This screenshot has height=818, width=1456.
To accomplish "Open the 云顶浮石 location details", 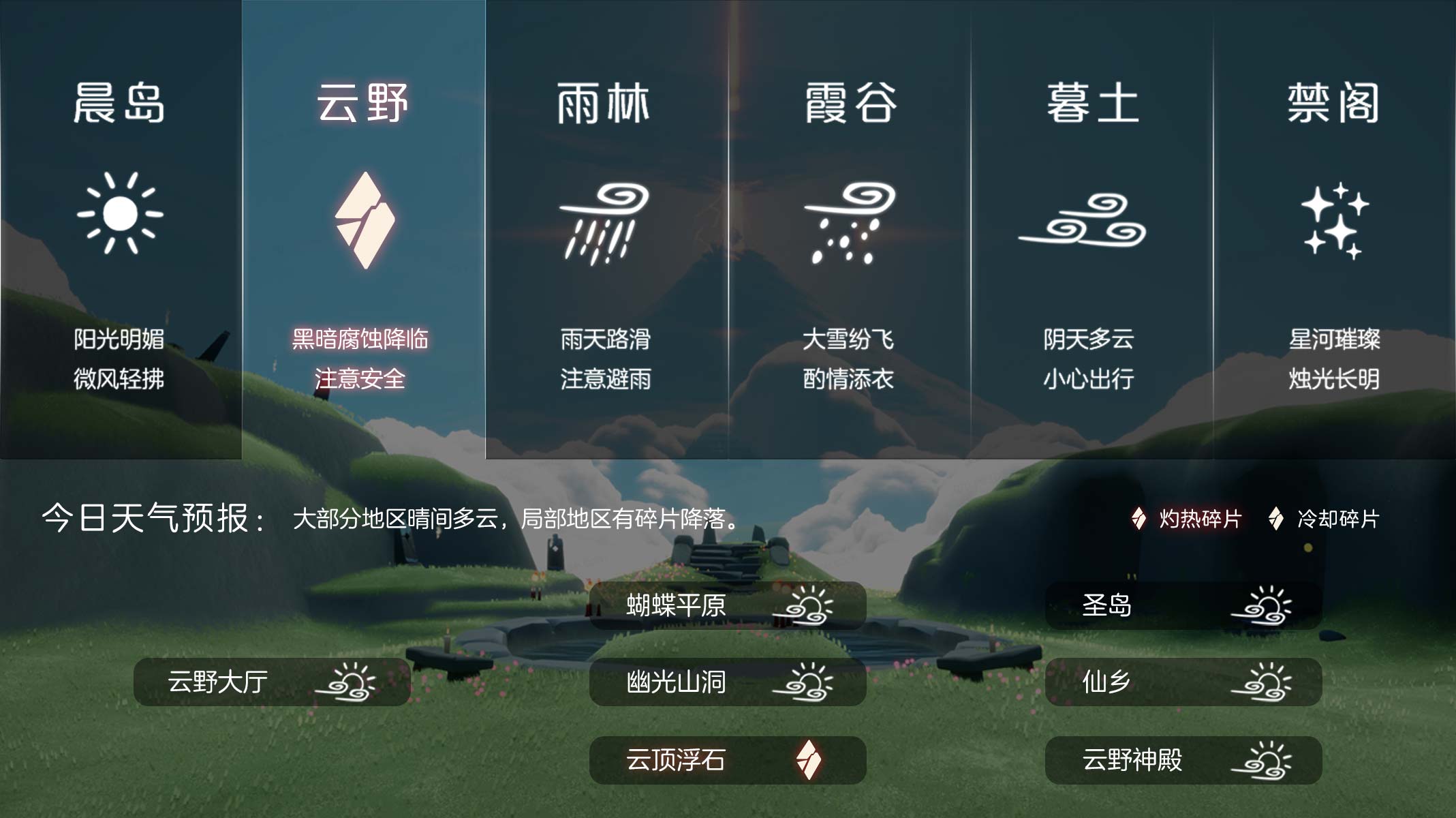I will point(727,761).
